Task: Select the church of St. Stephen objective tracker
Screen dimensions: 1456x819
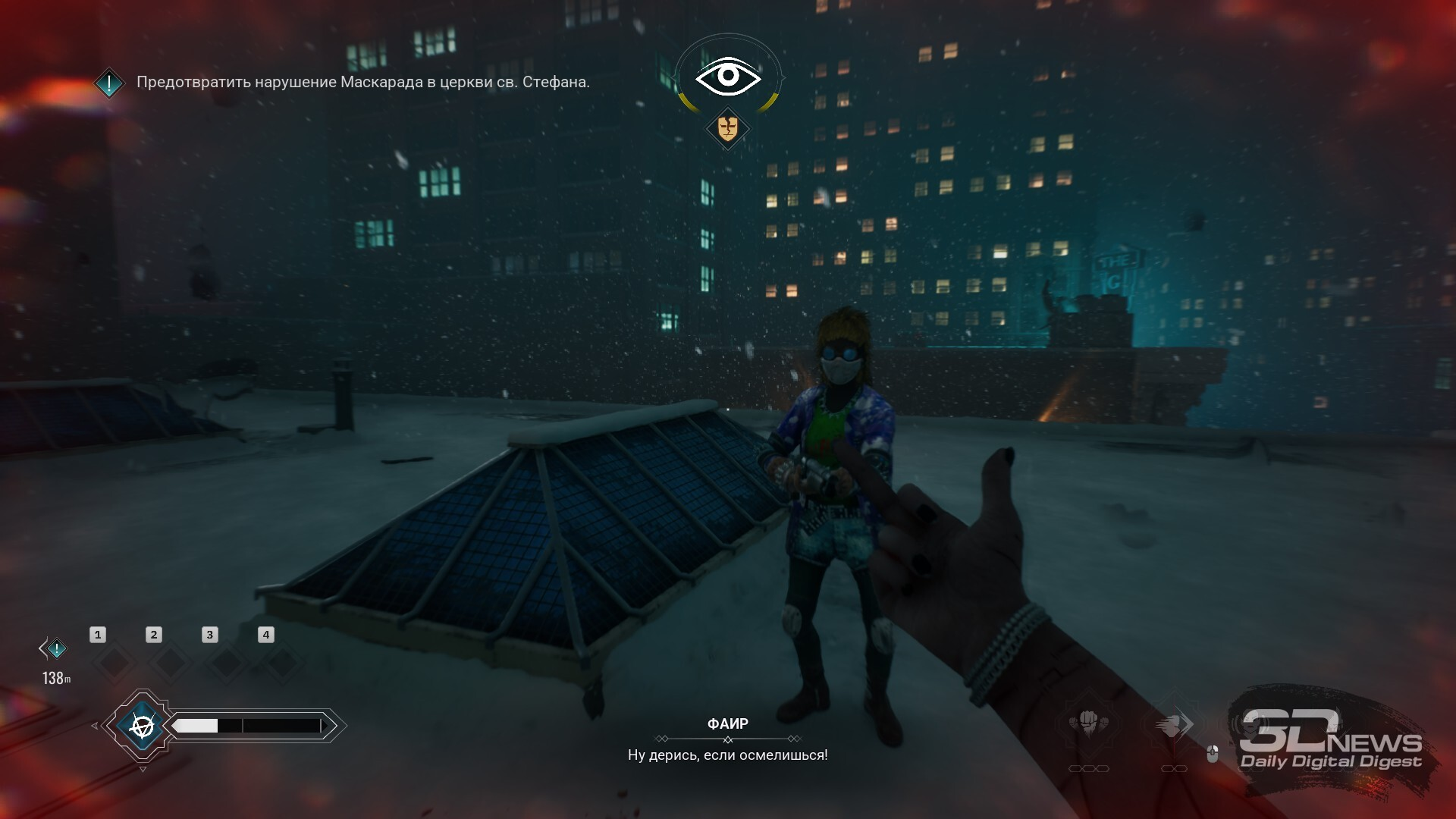Action: [362, 82]
